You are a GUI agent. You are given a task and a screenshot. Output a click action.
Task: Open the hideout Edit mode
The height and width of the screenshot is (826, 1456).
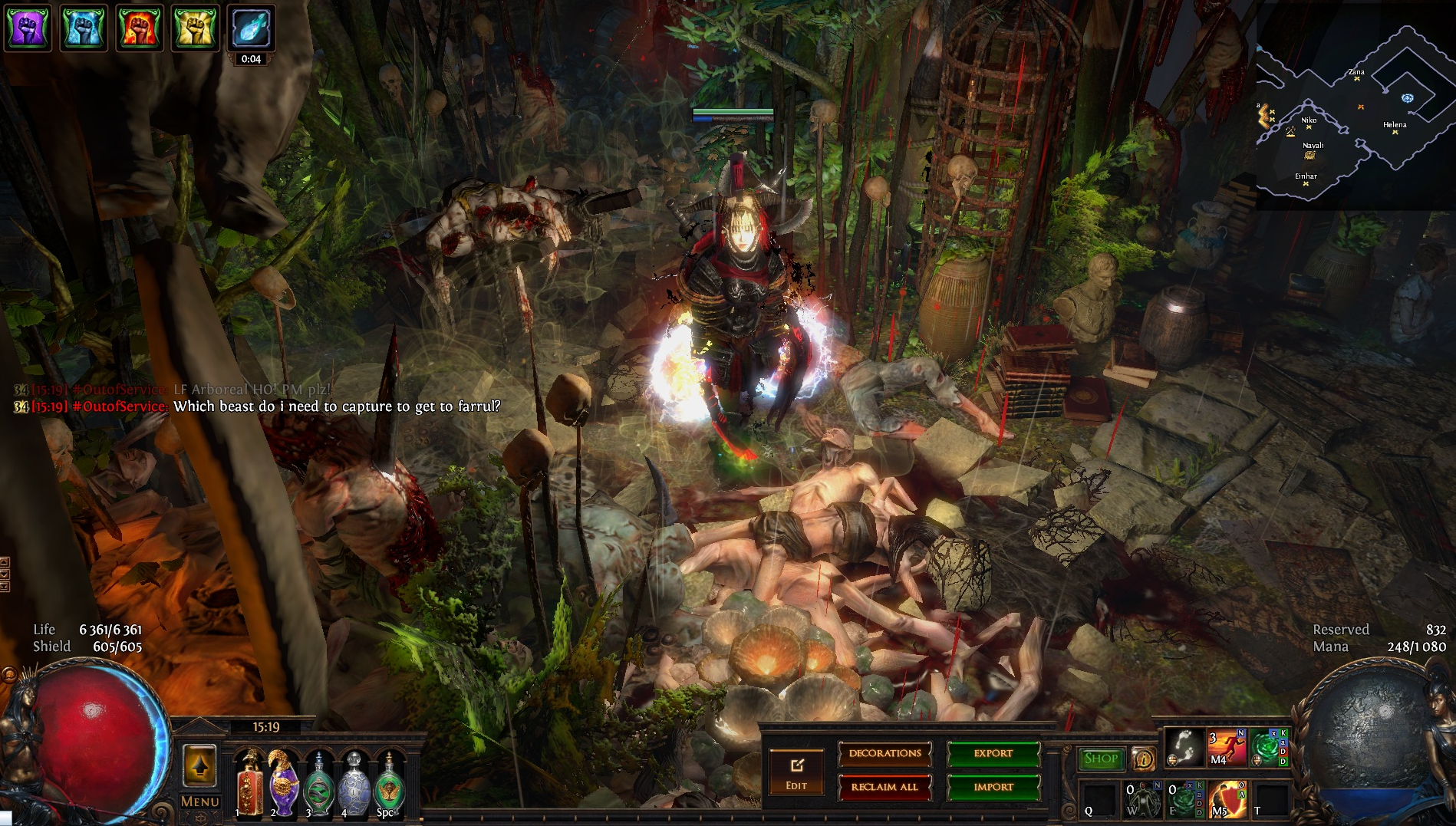click(796, 772)
